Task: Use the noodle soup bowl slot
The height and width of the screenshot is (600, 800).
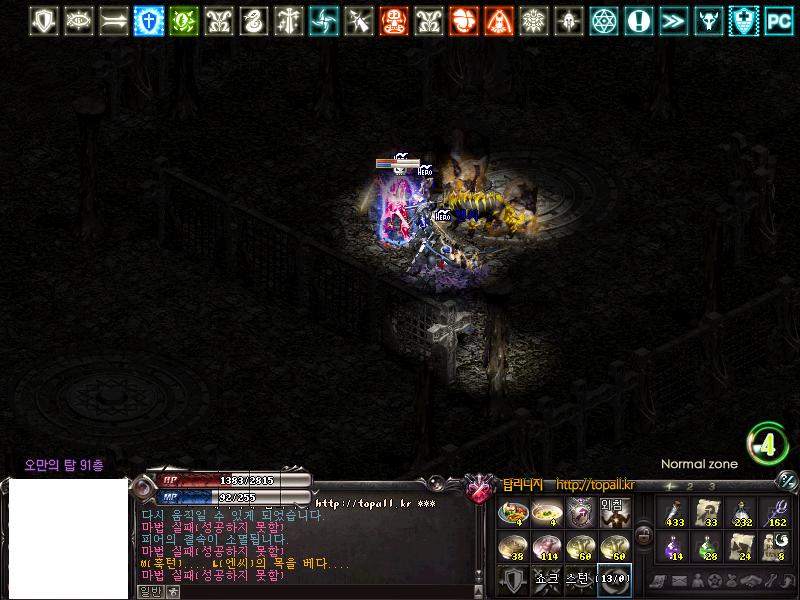Action: point(546,512)
